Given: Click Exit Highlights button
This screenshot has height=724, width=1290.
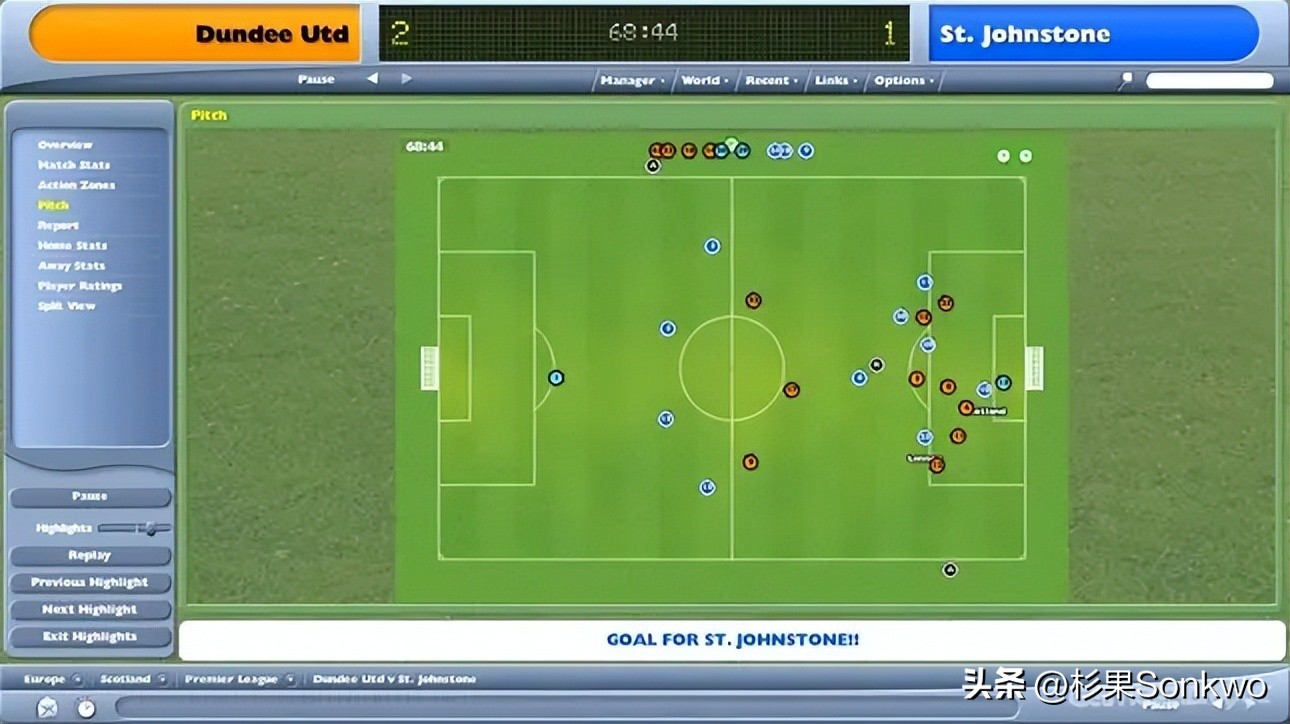Looking at the screenshot, I should click(90, 637).
